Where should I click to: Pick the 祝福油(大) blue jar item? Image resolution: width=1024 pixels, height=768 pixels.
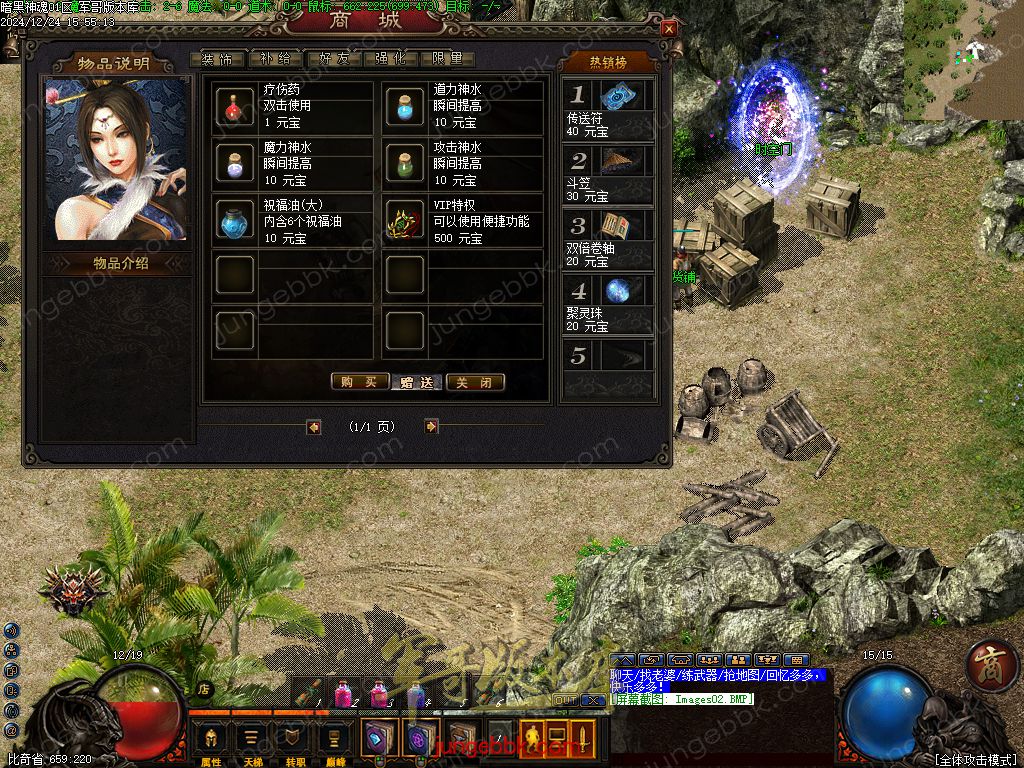(235, 221)
